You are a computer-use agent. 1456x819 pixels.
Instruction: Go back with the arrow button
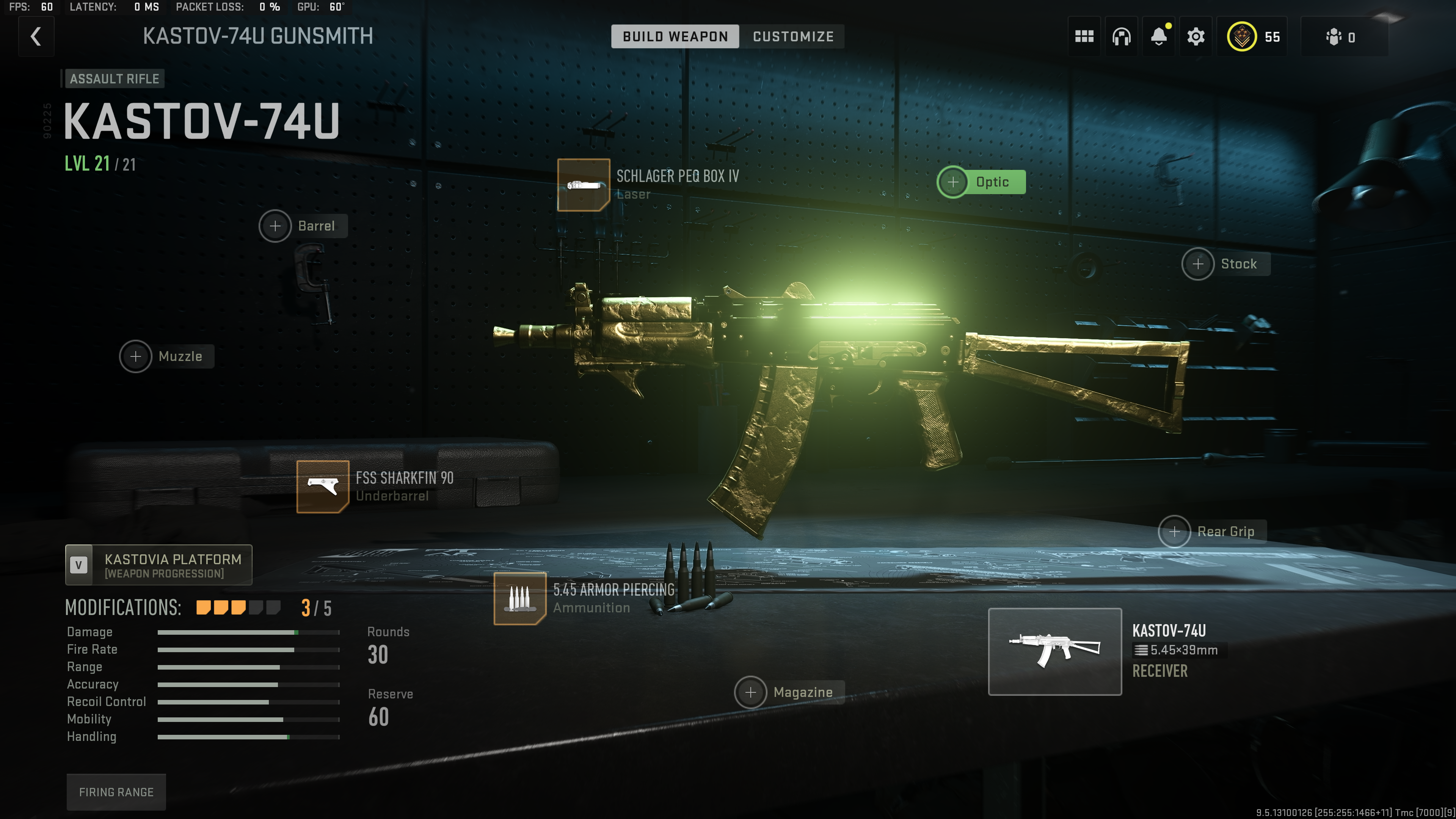coord(36,37)
